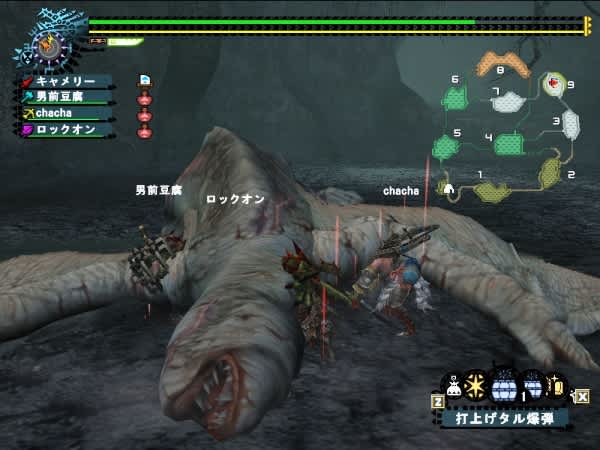Image resolution: width=600 pixels, height=450 pixels.
Task: Choose the white sack item icon
Action: tap(453, 388)
